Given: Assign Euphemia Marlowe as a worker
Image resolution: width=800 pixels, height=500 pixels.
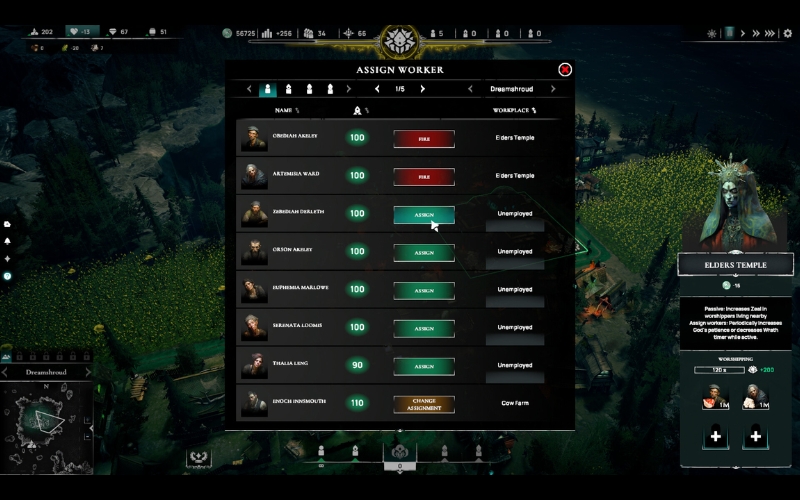Looking at the screenshot, I should point(424,290).
